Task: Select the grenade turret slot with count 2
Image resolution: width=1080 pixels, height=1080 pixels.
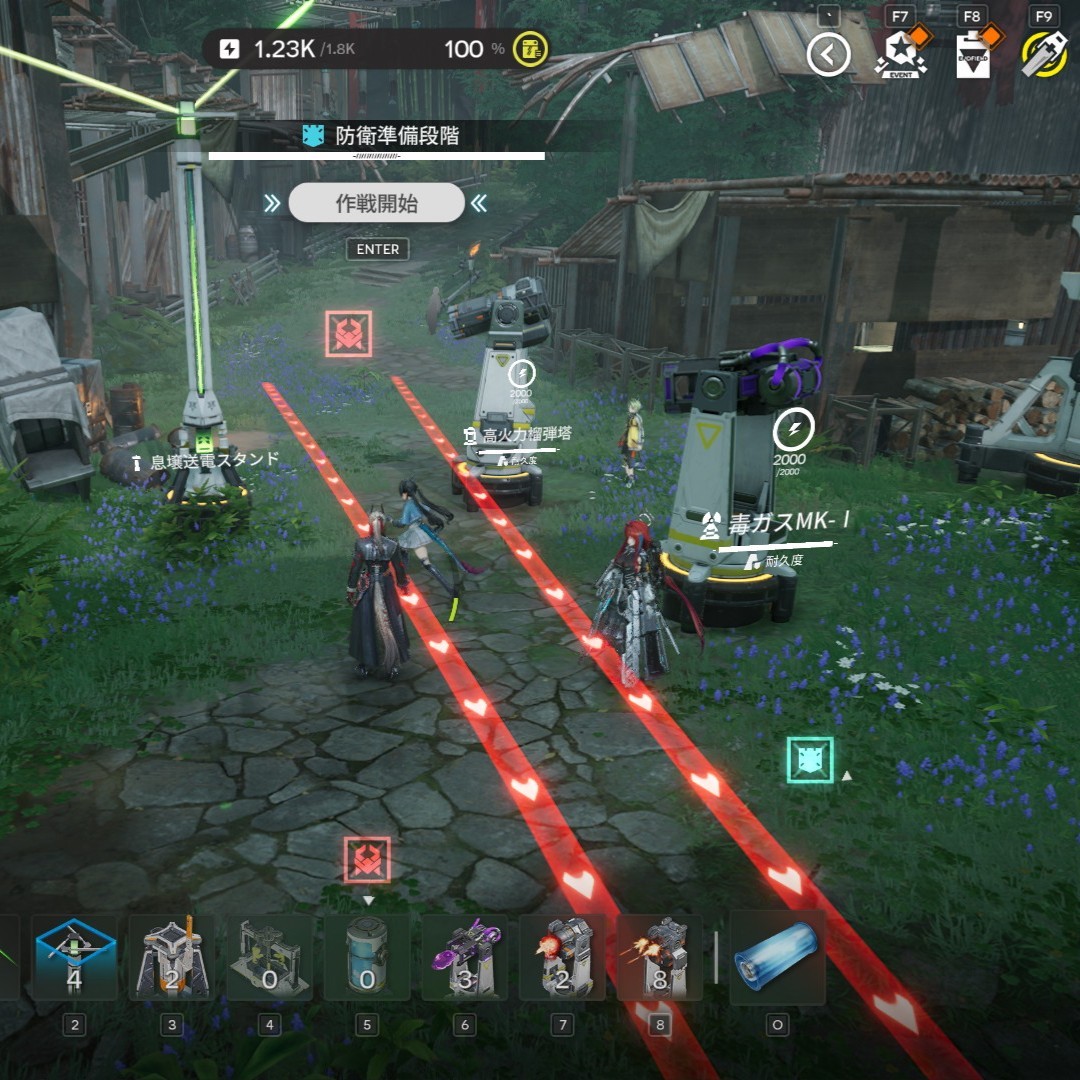Action: coord(562,959)
